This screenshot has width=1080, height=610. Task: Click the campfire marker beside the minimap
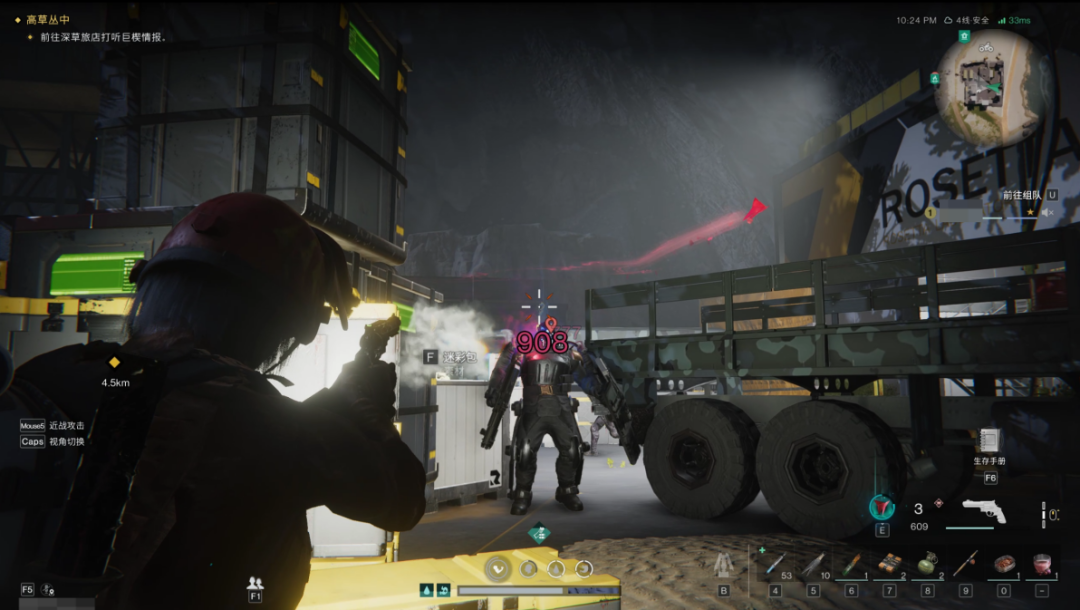point(935,78)
